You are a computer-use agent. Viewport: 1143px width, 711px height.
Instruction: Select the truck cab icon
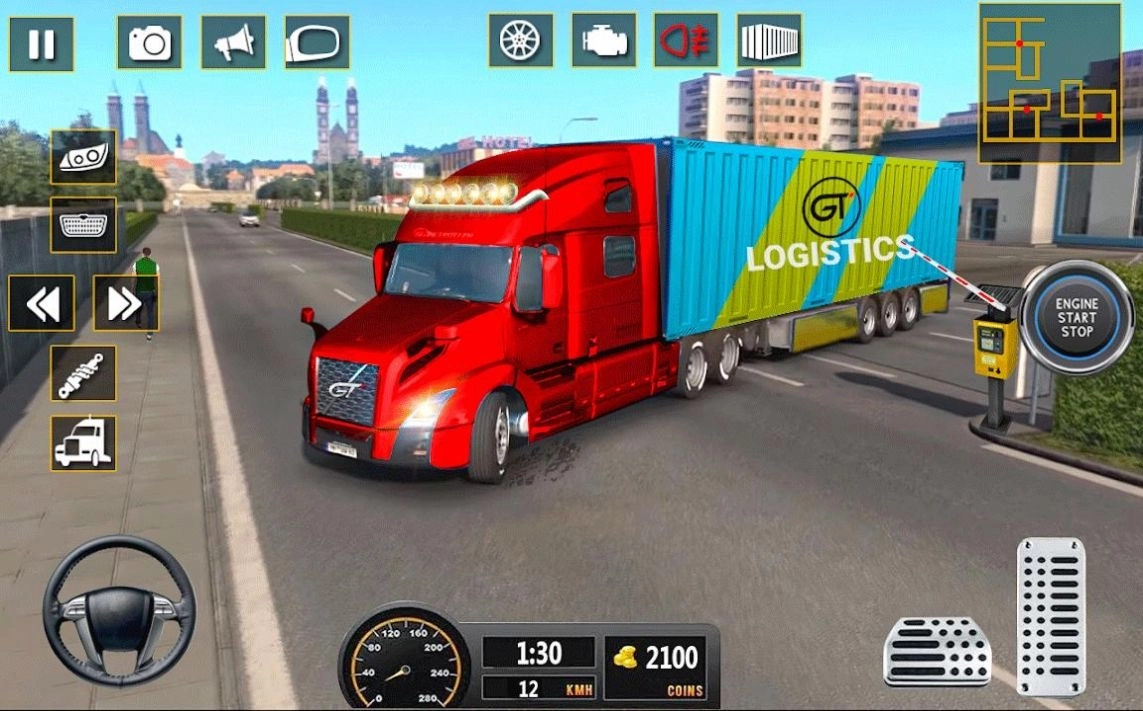[x=83, y=443]
